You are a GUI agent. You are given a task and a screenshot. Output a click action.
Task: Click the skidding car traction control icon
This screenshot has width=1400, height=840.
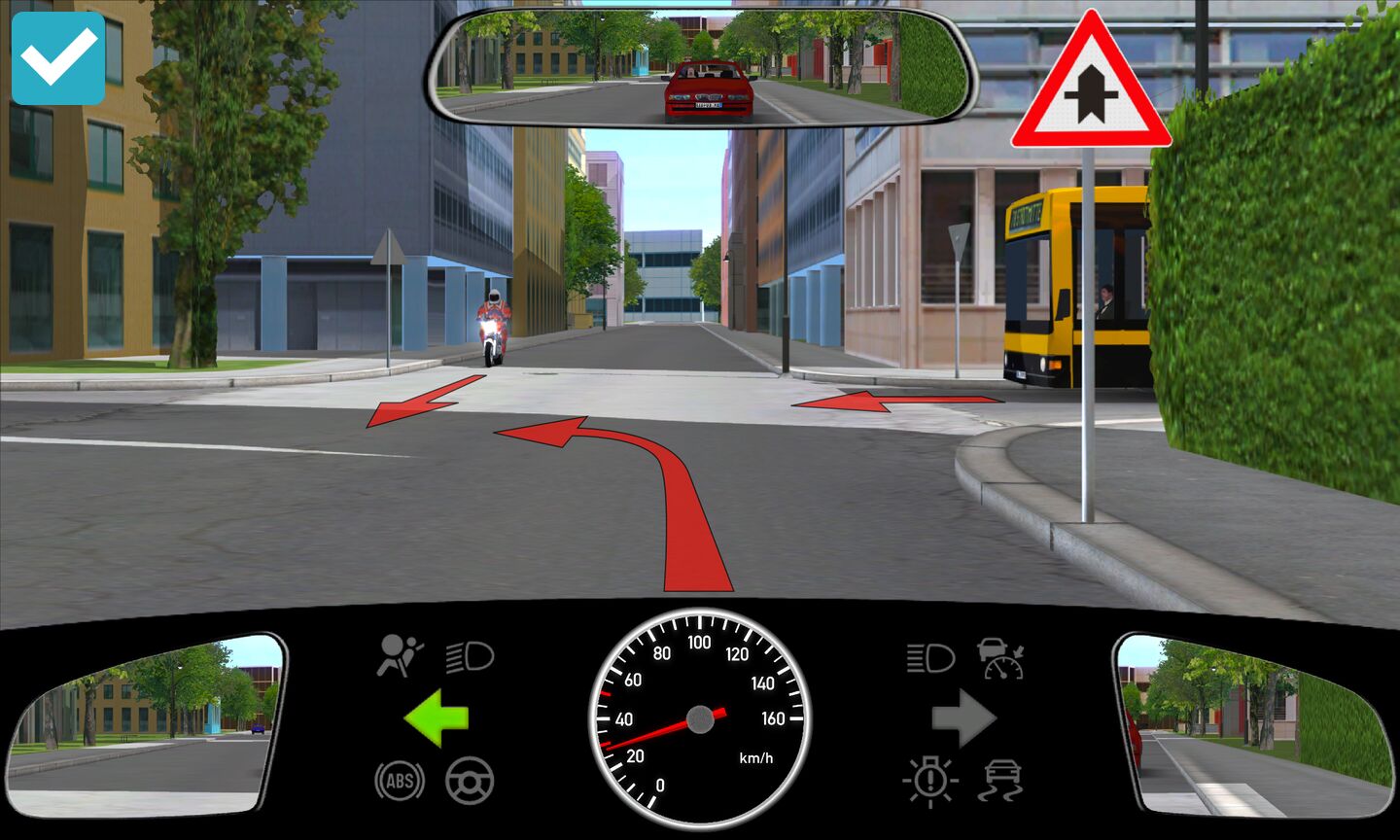tap(1001, 781)
